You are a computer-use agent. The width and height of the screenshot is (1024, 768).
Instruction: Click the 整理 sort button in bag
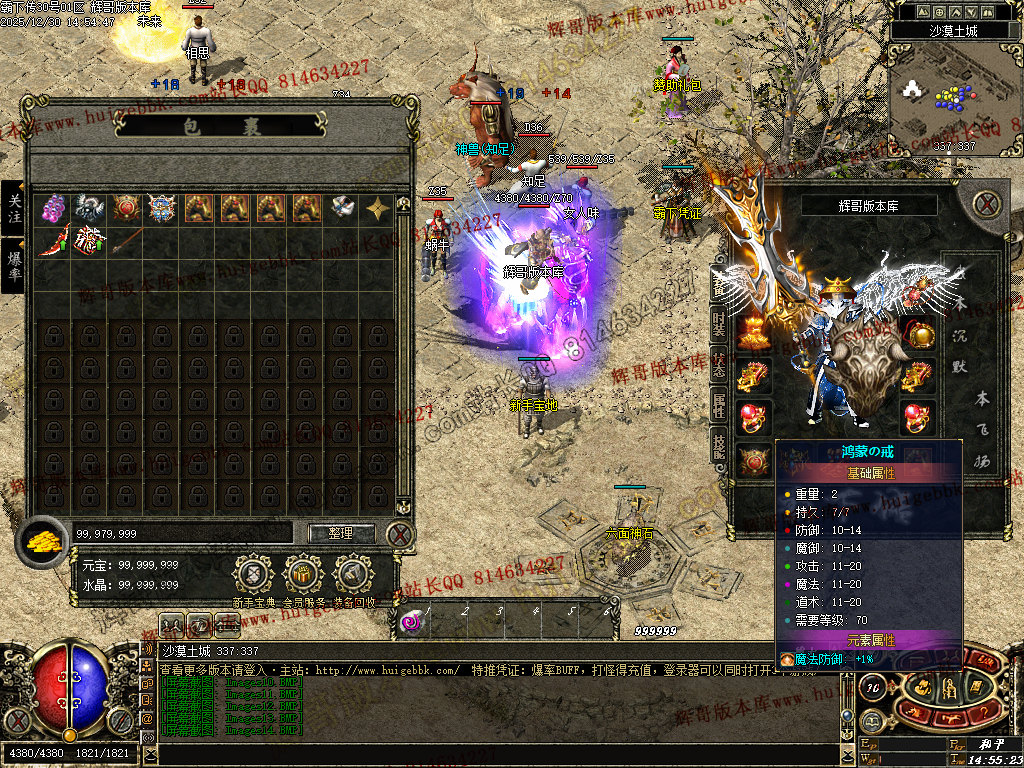[341, 533]
